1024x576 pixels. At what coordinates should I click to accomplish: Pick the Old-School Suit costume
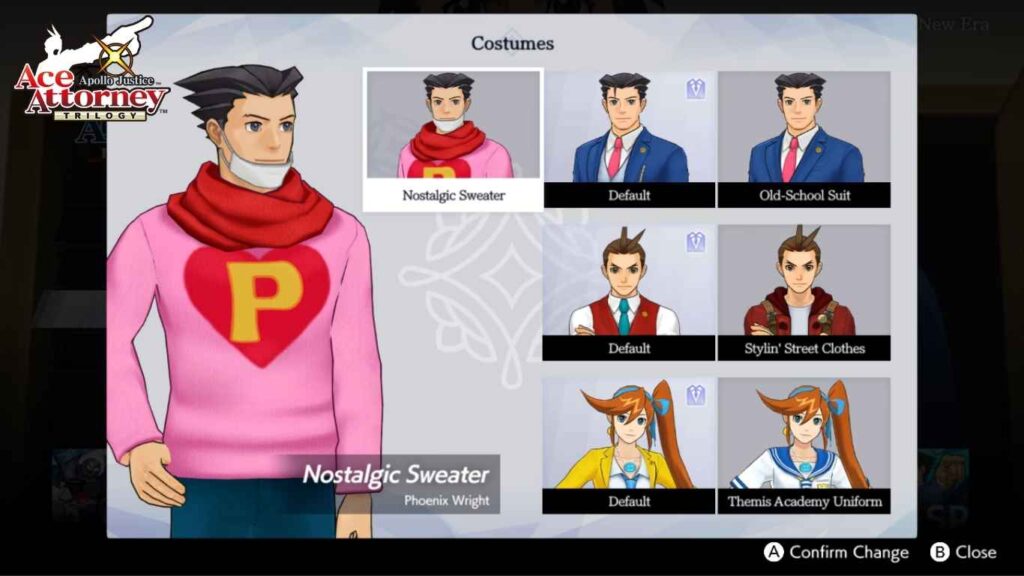(x=804, y=139)
